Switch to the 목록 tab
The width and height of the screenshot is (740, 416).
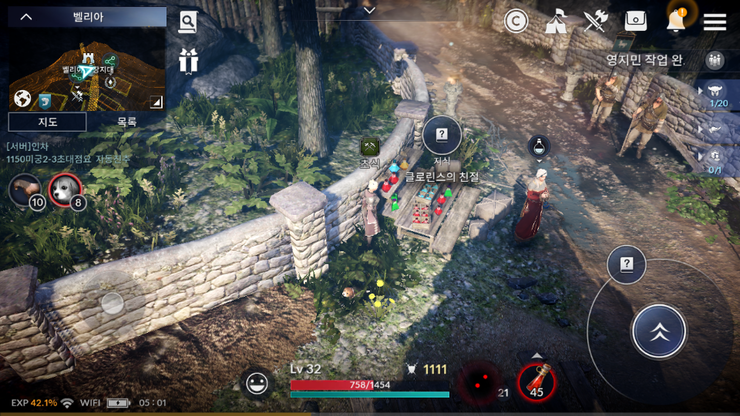coord(127,121)
